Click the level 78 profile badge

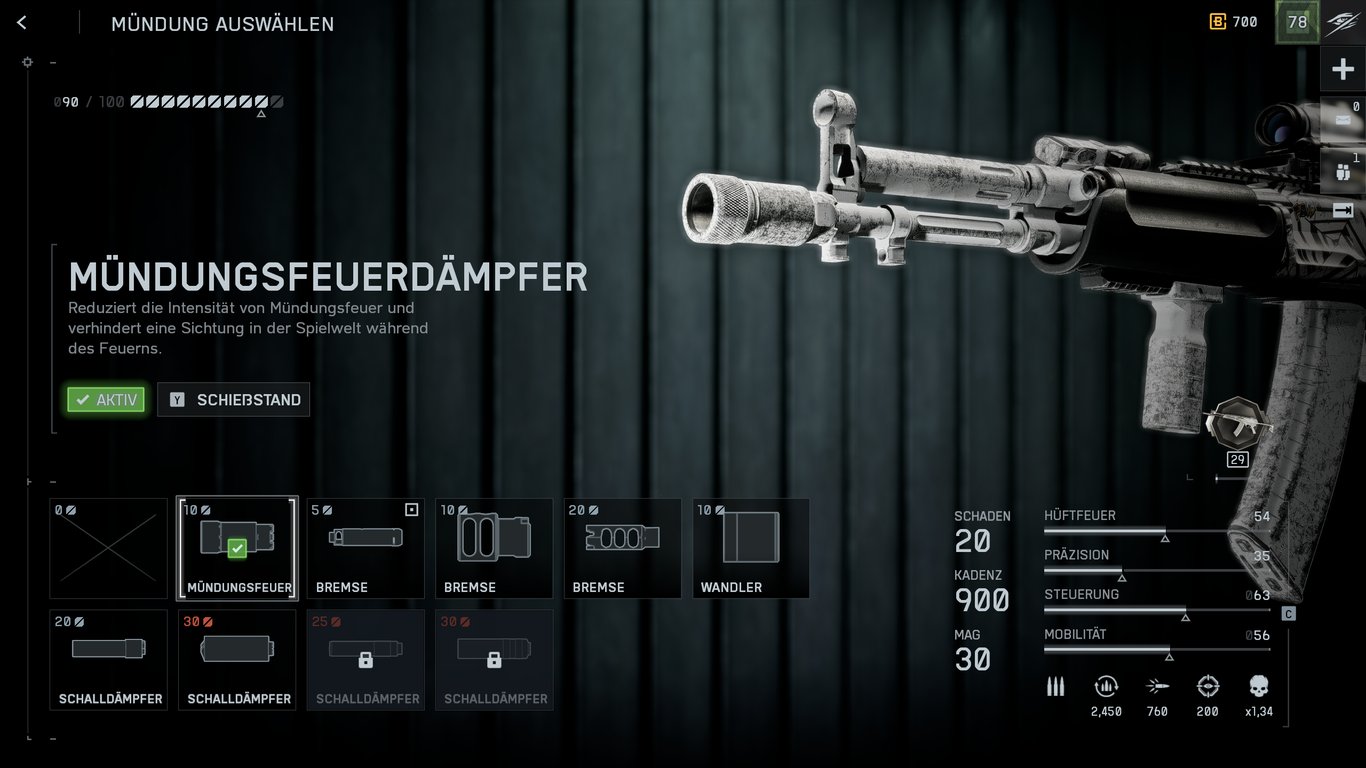(x=1297, y=22)
